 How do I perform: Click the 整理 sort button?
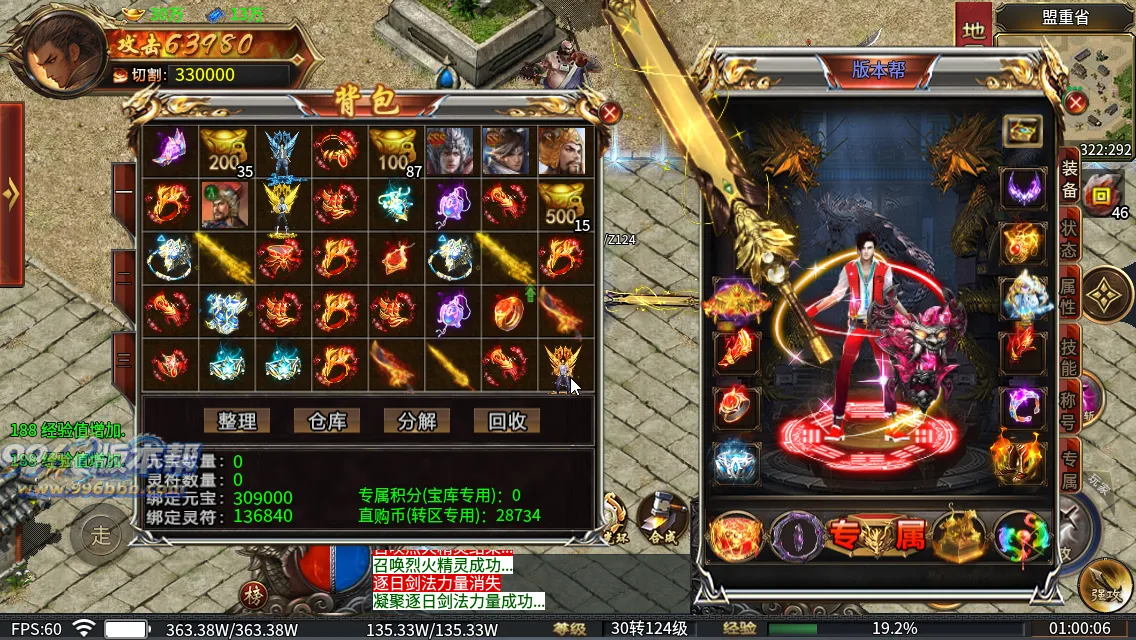click(x=237, y=421)
